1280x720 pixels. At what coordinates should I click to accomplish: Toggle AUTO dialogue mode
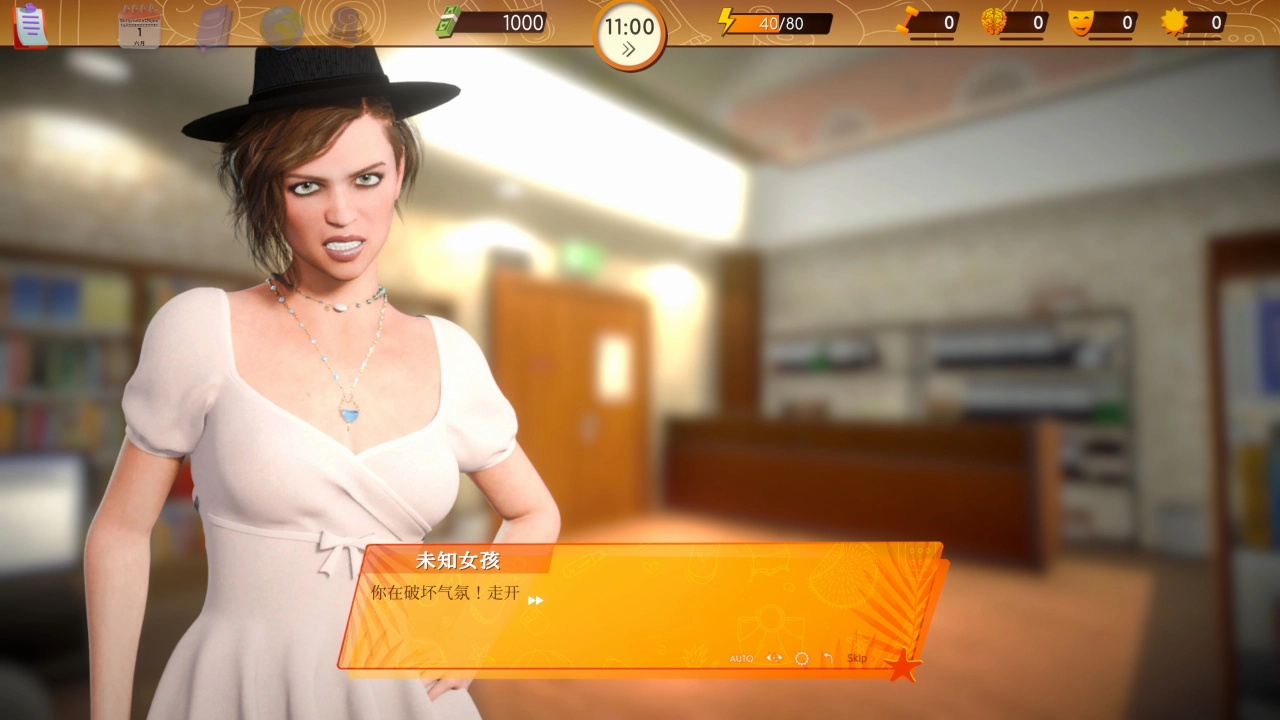tap(741, 659)
